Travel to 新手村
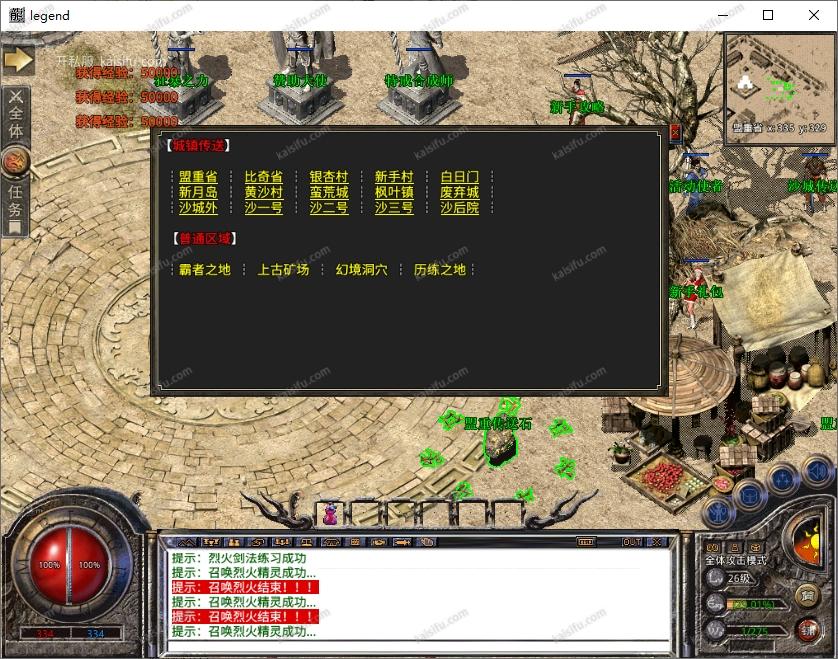Image resolution: width=838 pixels, height=659 pixels. pos(394,177)
